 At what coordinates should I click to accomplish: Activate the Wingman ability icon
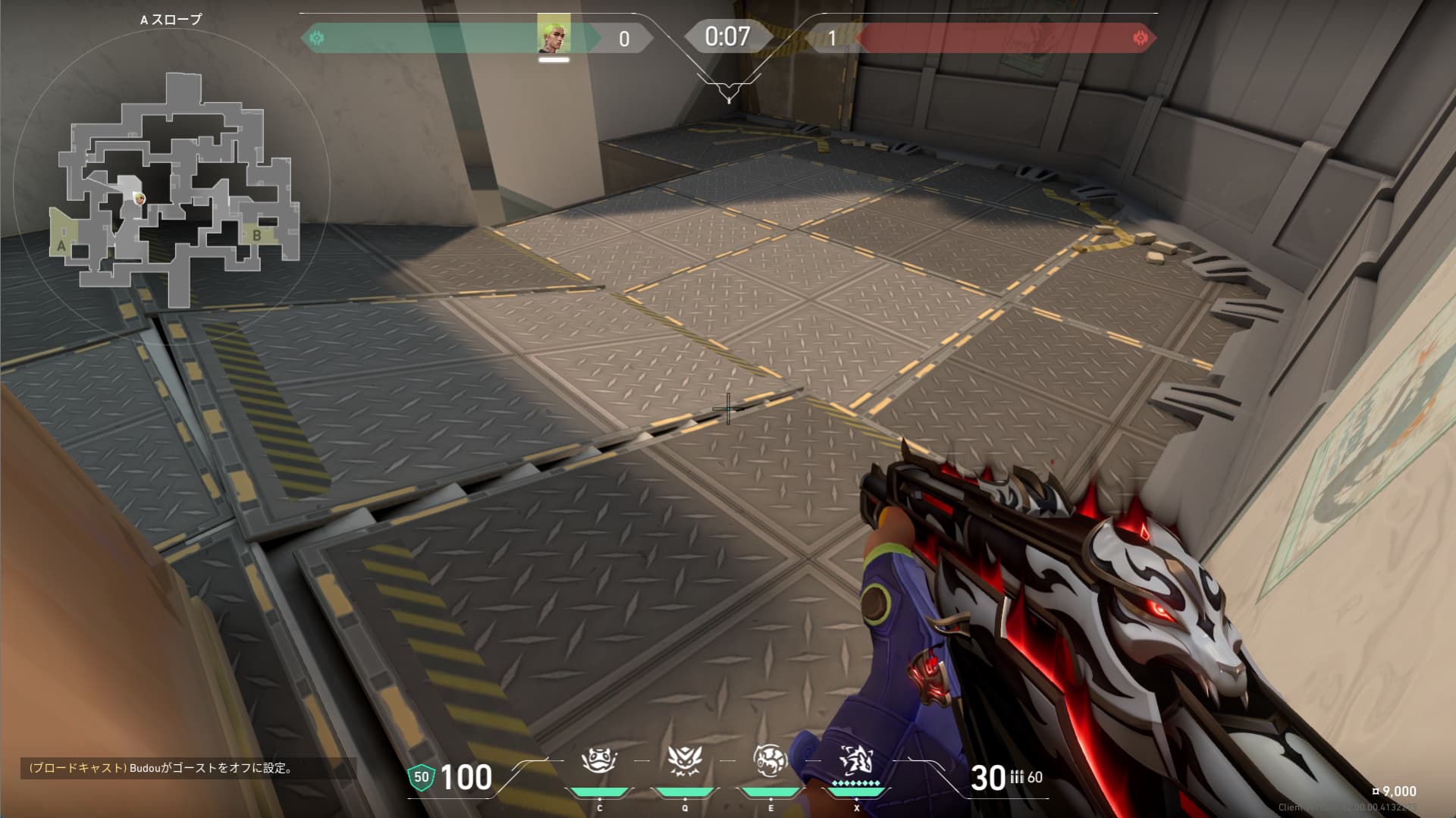pyautogui.click(x=684, y=760)
